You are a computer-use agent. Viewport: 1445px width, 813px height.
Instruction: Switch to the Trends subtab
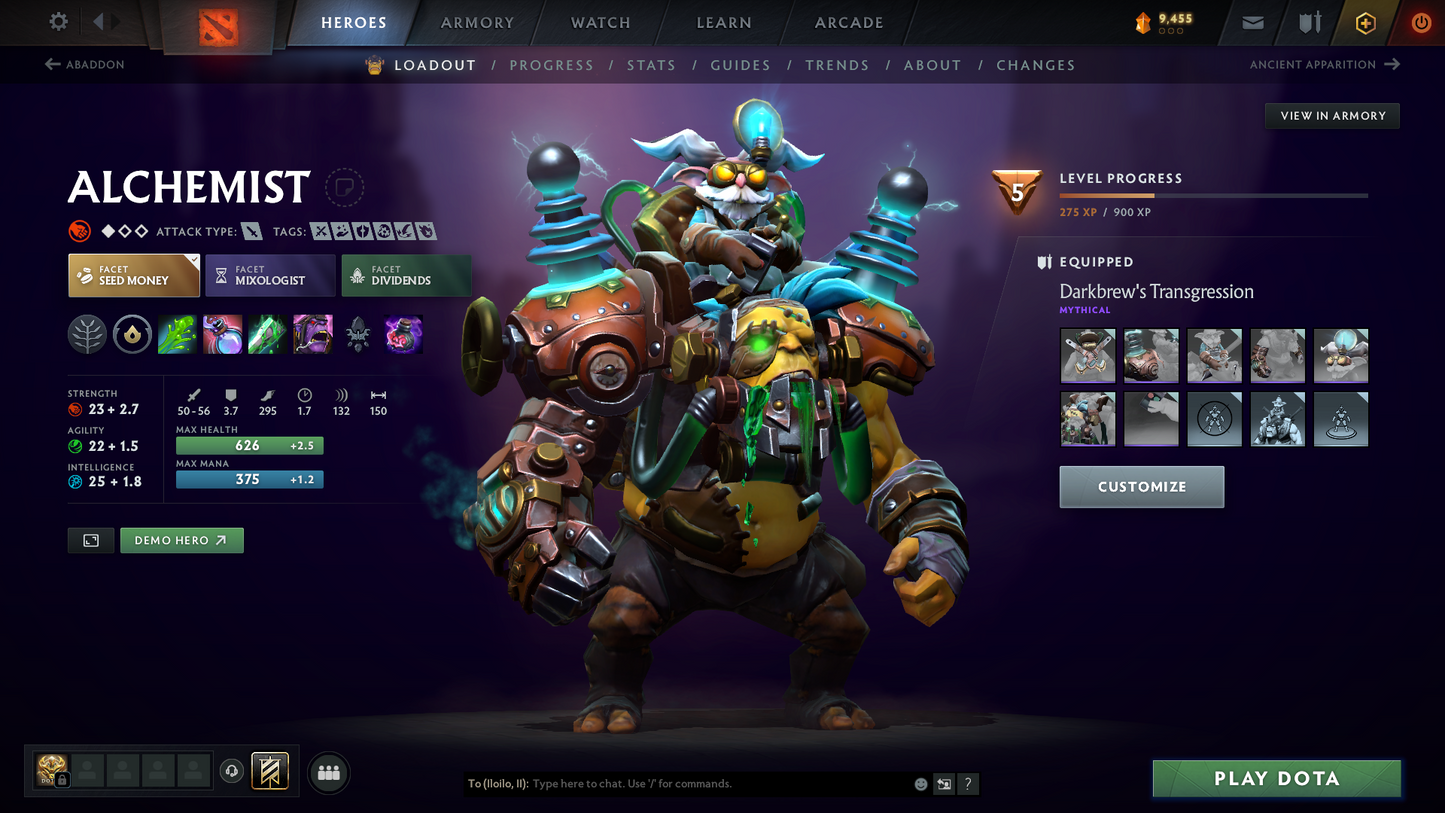point(837,65)
